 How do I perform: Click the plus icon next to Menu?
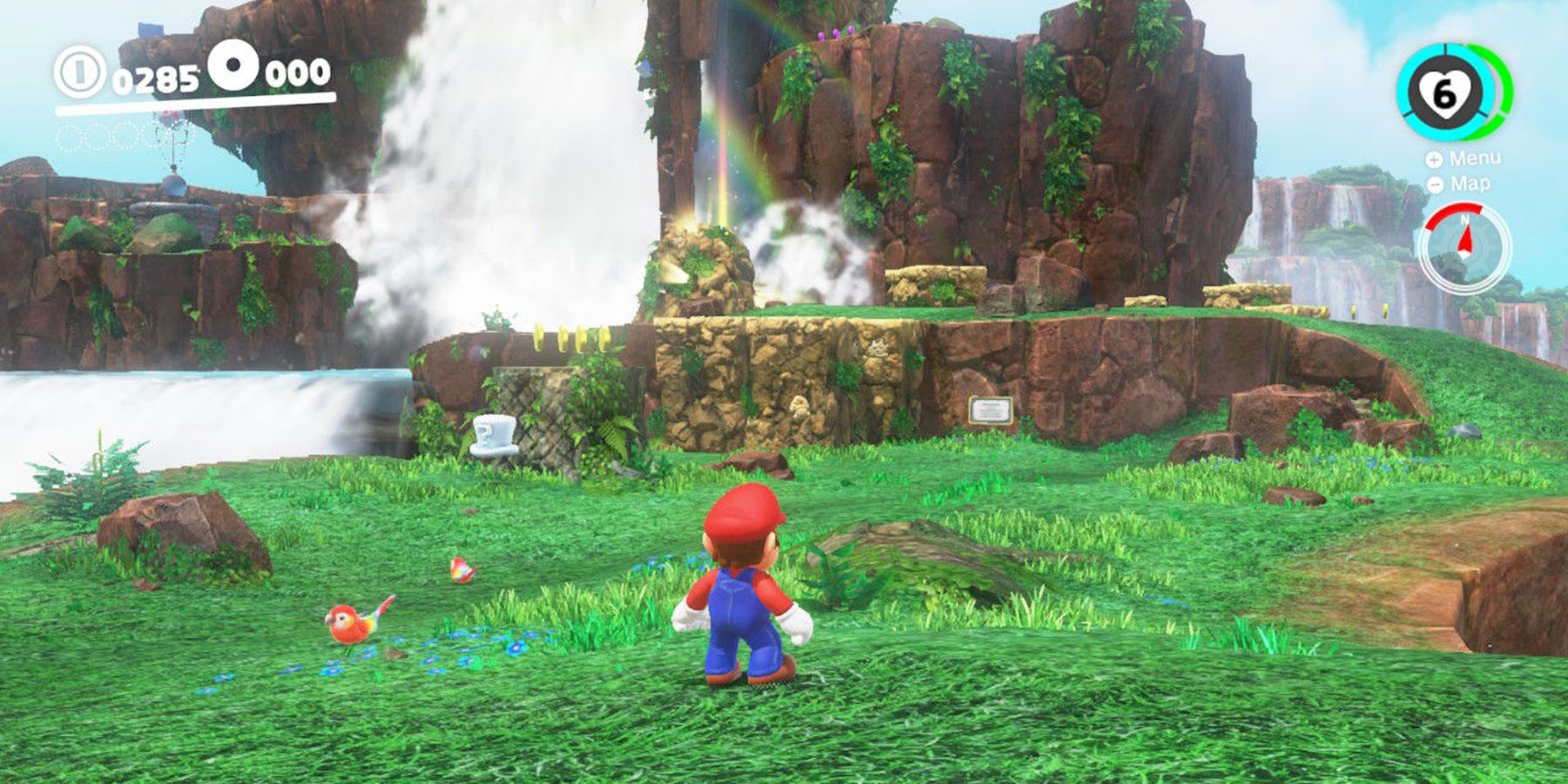click(1434, 159)
